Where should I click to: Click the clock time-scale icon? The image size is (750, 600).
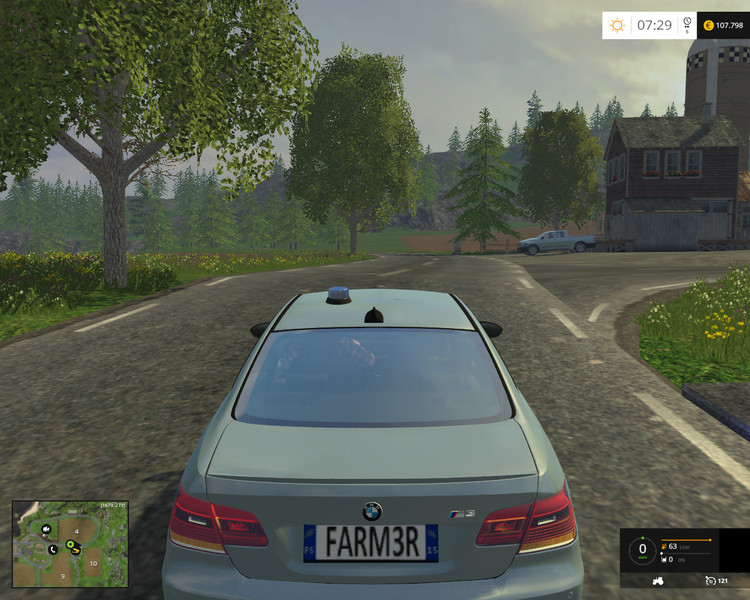coord(687,24)
